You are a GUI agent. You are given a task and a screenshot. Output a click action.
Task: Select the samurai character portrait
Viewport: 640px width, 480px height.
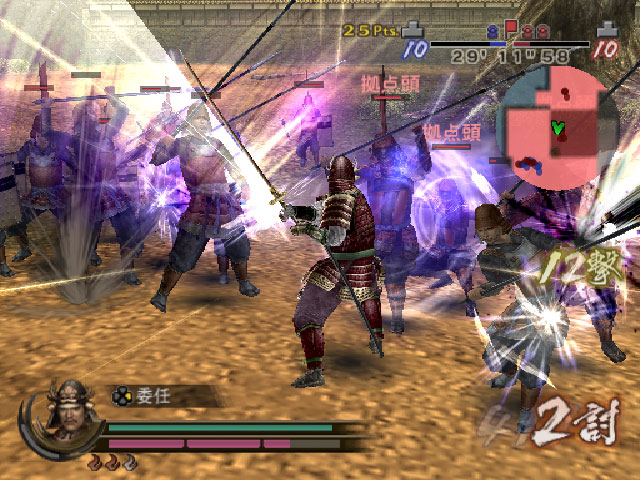[x=69, y=408]
